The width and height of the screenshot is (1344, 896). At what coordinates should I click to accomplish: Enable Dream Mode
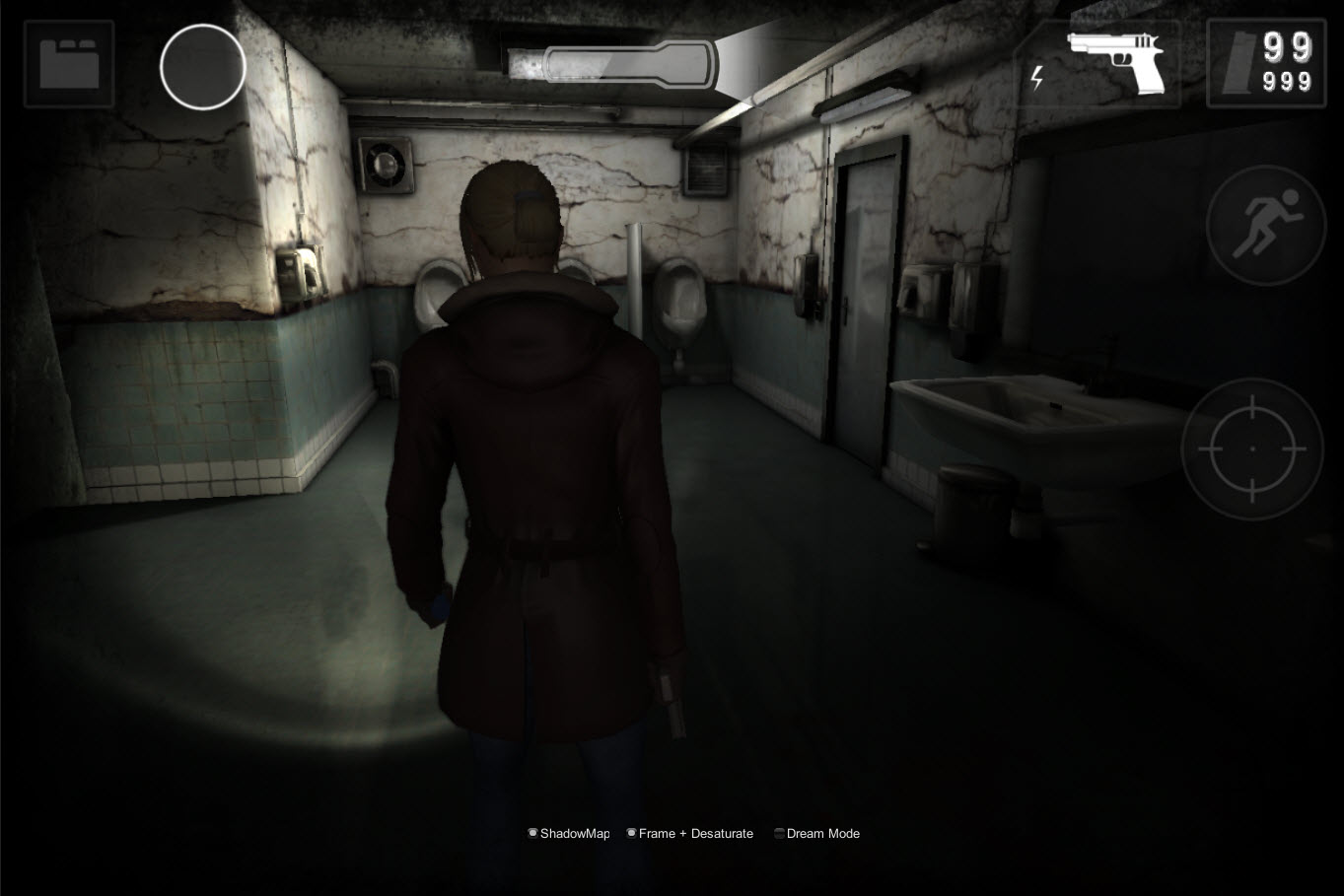(x=816, y=833)
